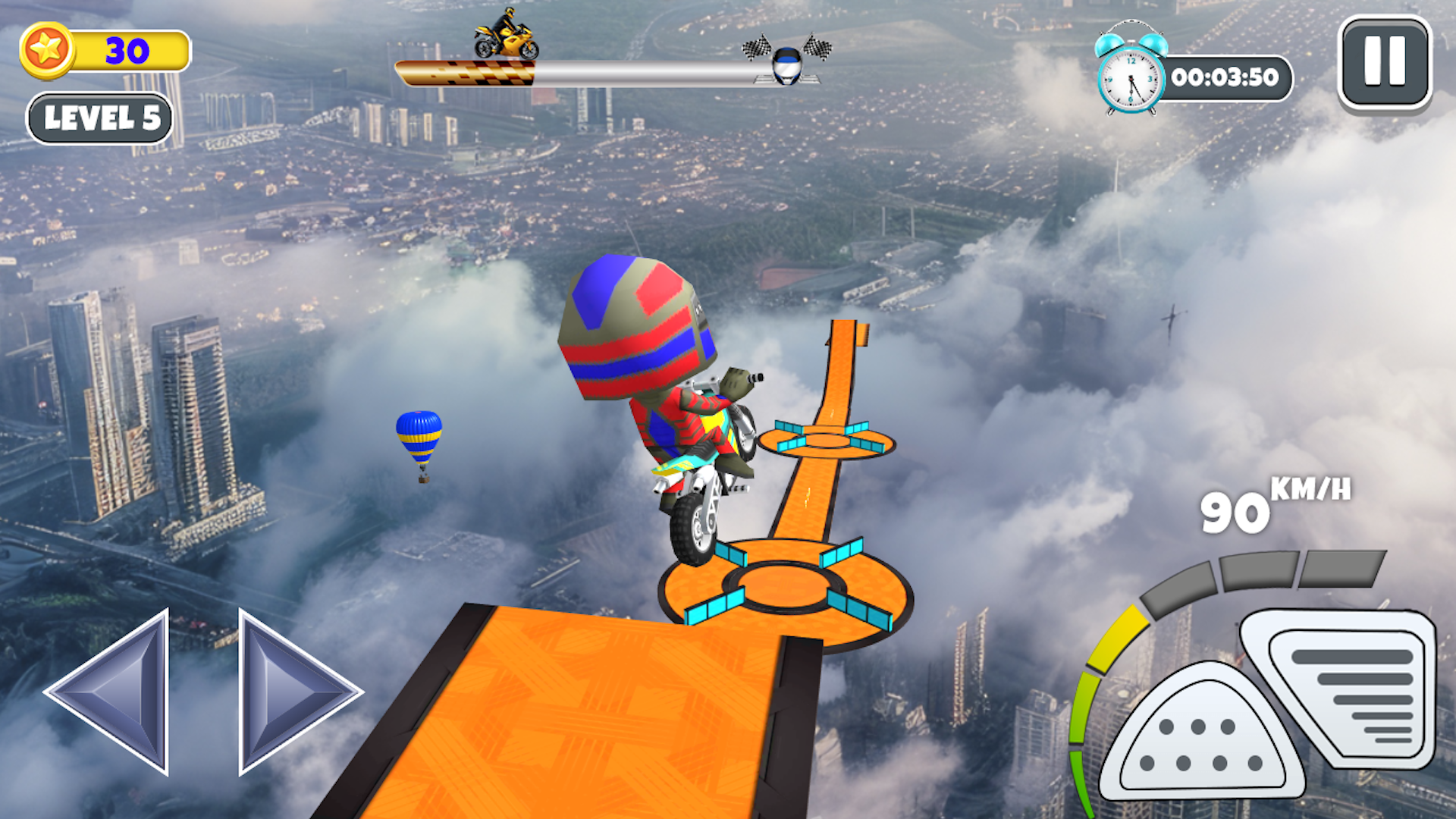Screen dimensions: 1456x819
Task: Click the yellow motorcycle progress icon
Action: [x=504, y=38]
